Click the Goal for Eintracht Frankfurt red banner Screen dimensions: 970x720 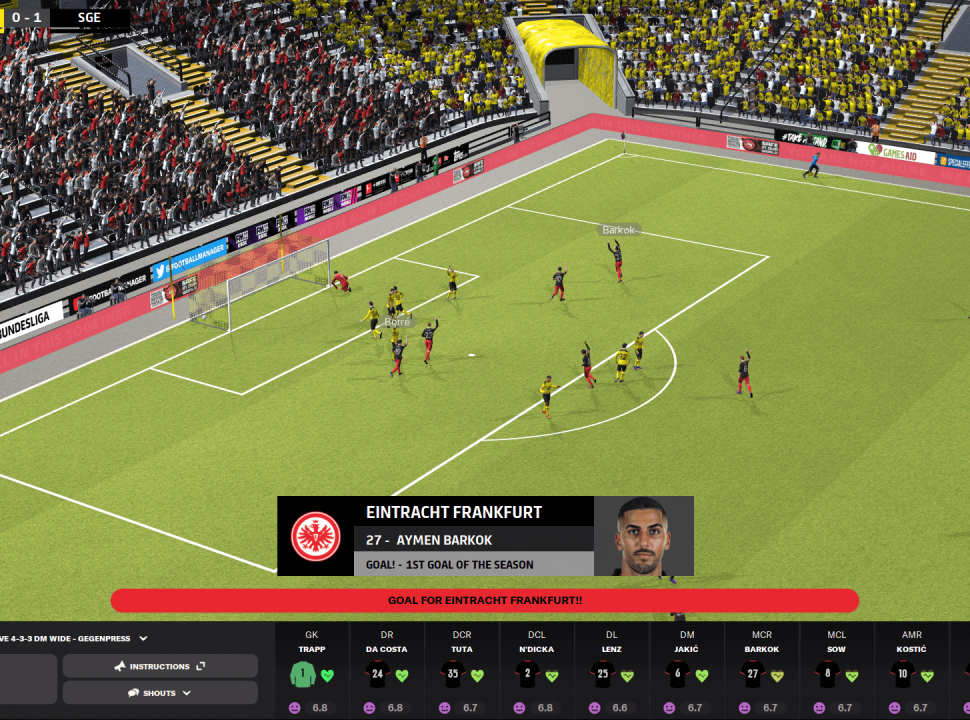pyautogui.click(x=485, y=600)
